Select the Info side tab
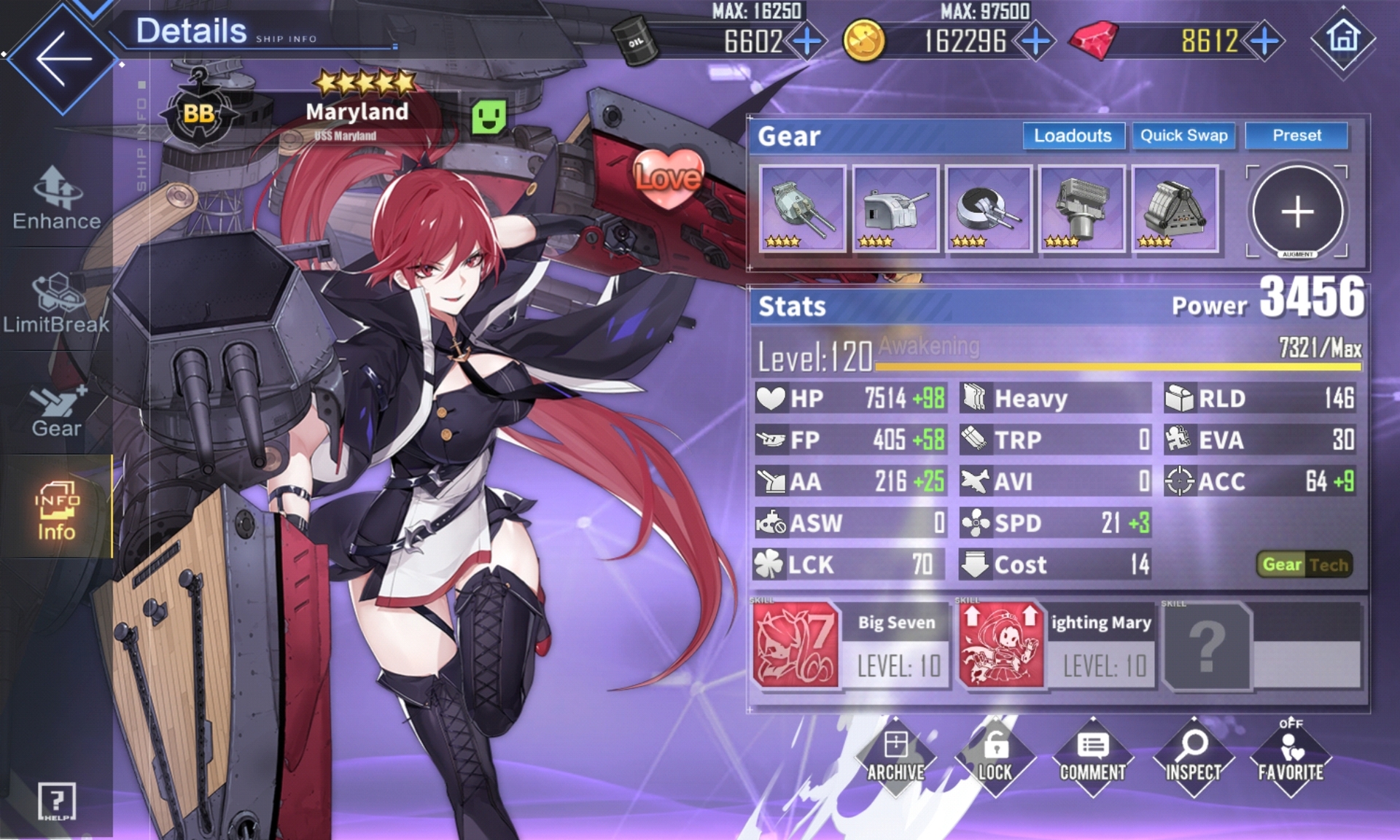 pyautogui.click(x=57, y=511)
